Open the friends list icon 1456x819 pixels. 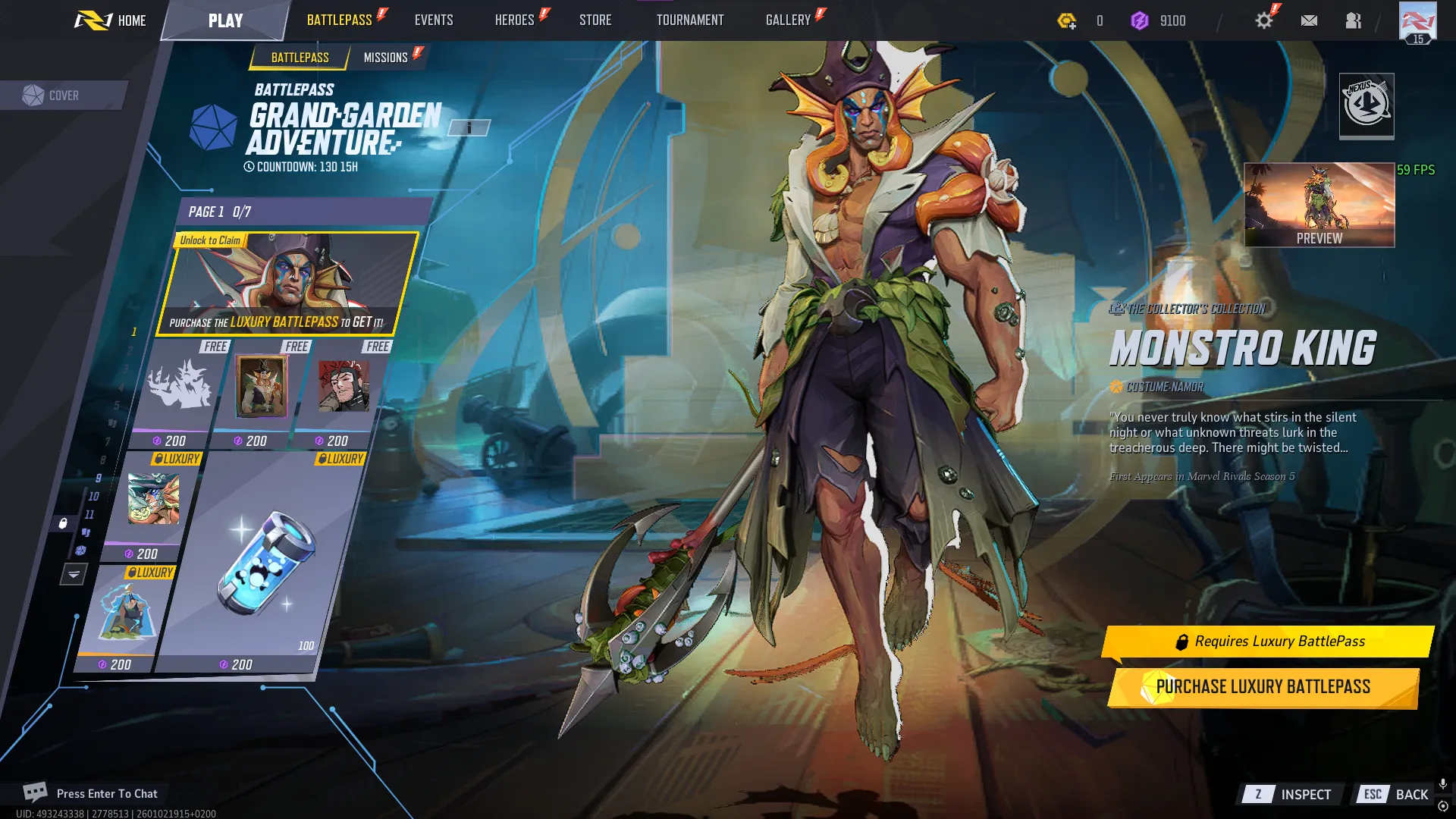tap(1354, 20)
